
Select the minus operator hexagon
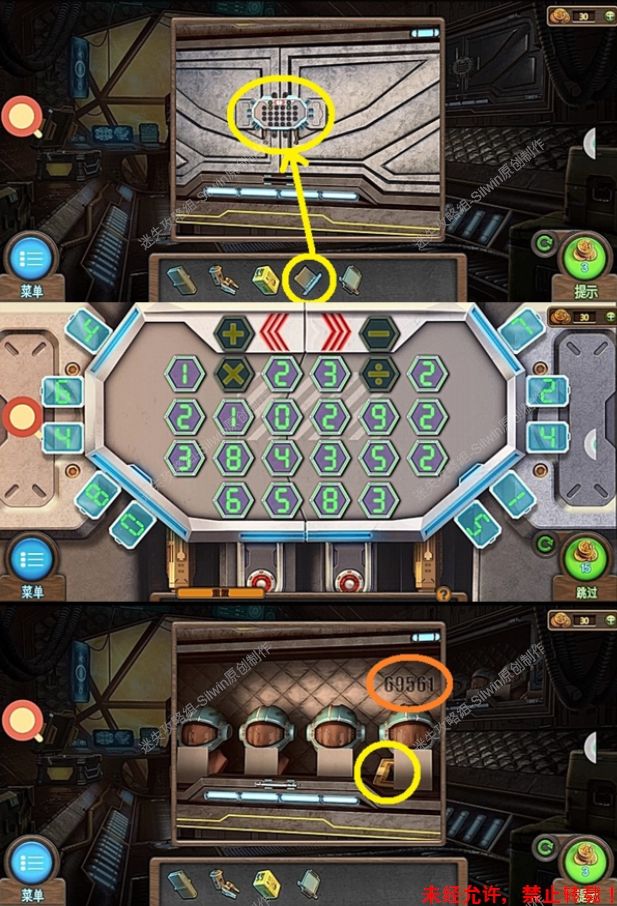pos(380,333)
